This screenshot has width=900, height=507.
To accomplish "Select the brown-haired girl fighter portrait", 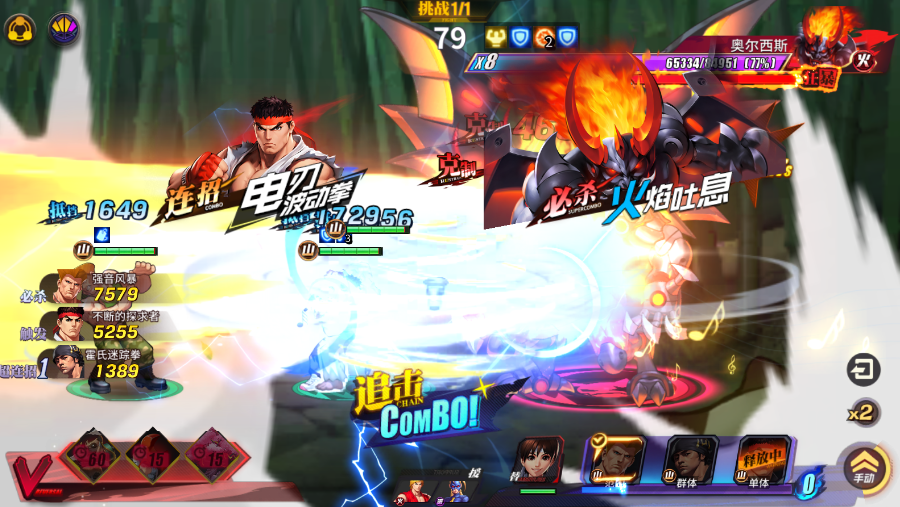I will [540, 461].
